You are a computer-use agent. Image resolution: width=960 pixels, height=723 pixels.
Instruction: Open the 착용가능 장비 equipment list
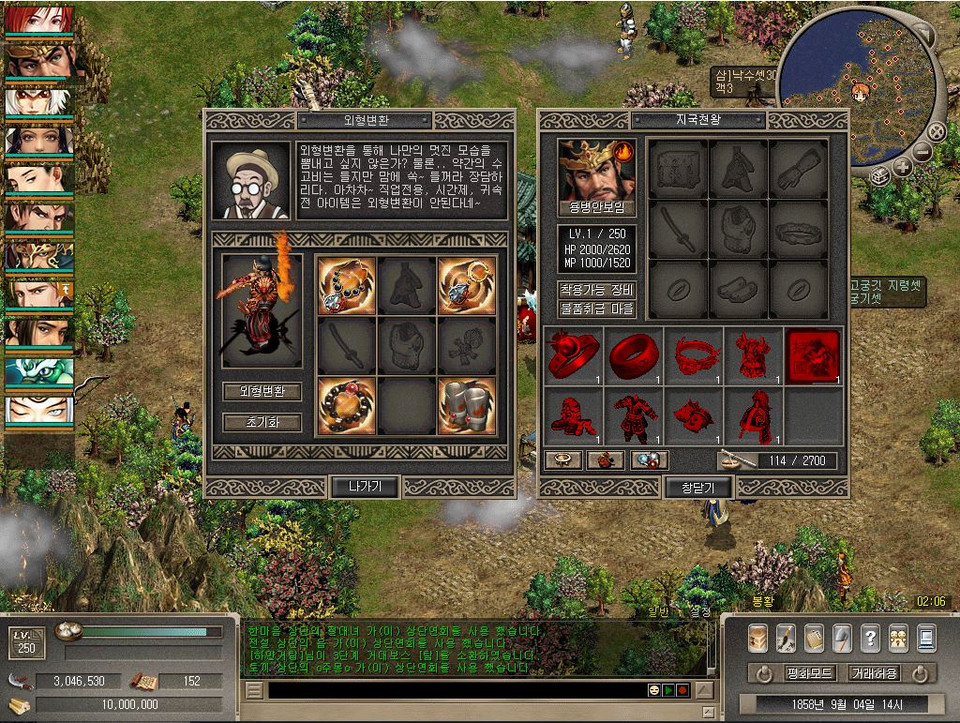point(596,289)
